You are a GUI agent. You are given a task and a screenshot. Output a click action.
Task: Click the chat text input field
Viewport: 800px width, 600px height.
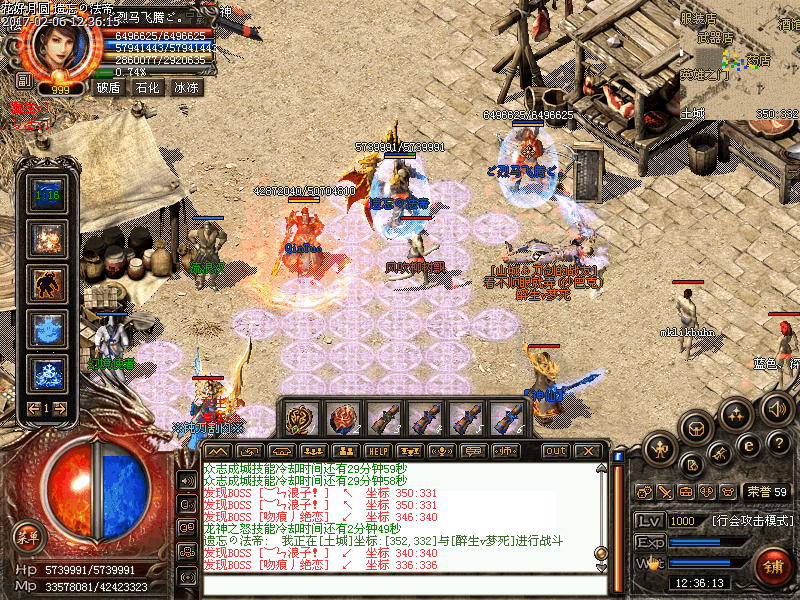400,586
